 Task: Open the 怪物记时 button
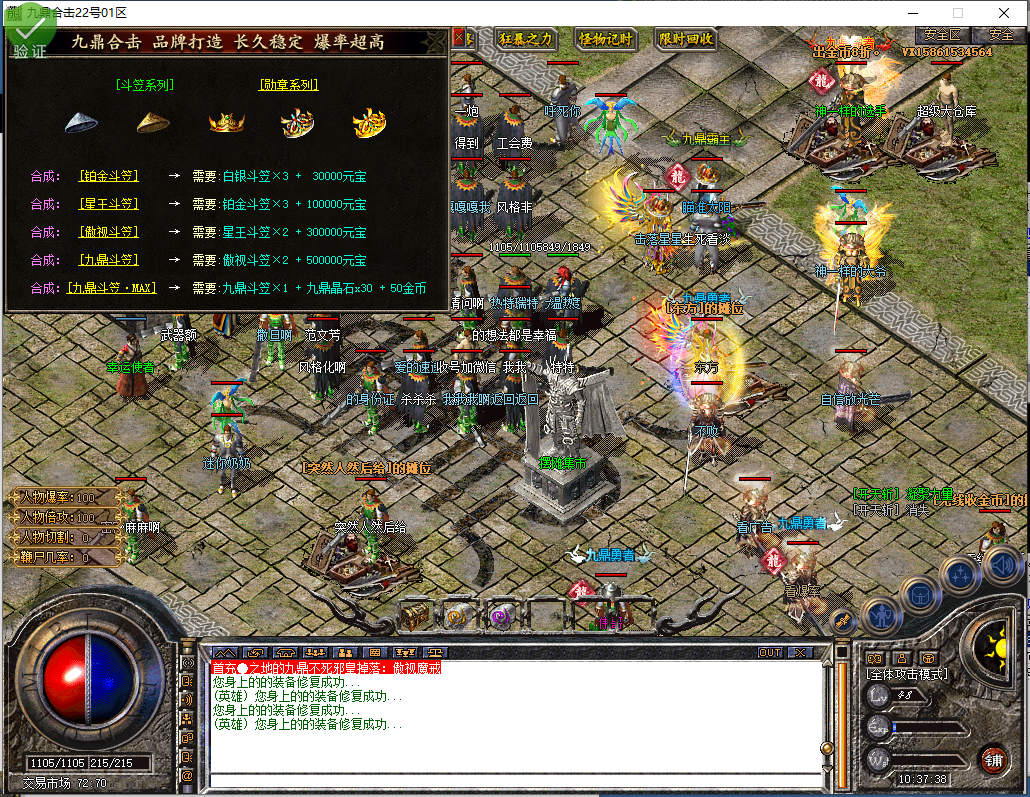click(x=606, y=39)
